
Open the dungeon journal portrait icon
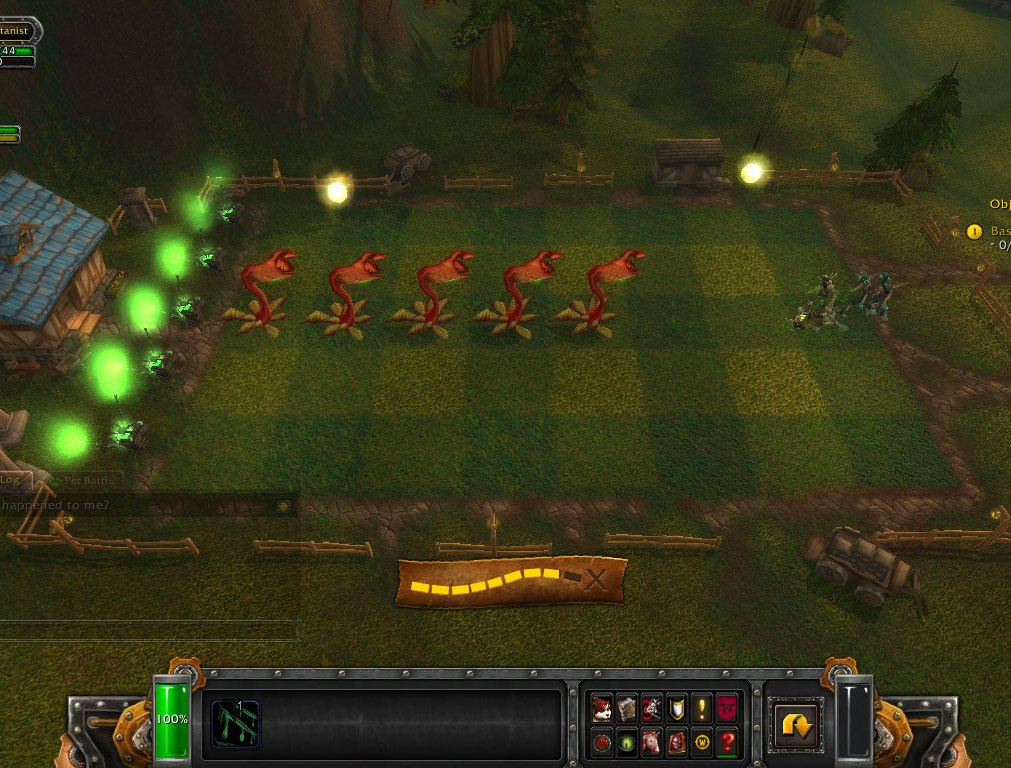pyautogui.click(x=677, y=743)
